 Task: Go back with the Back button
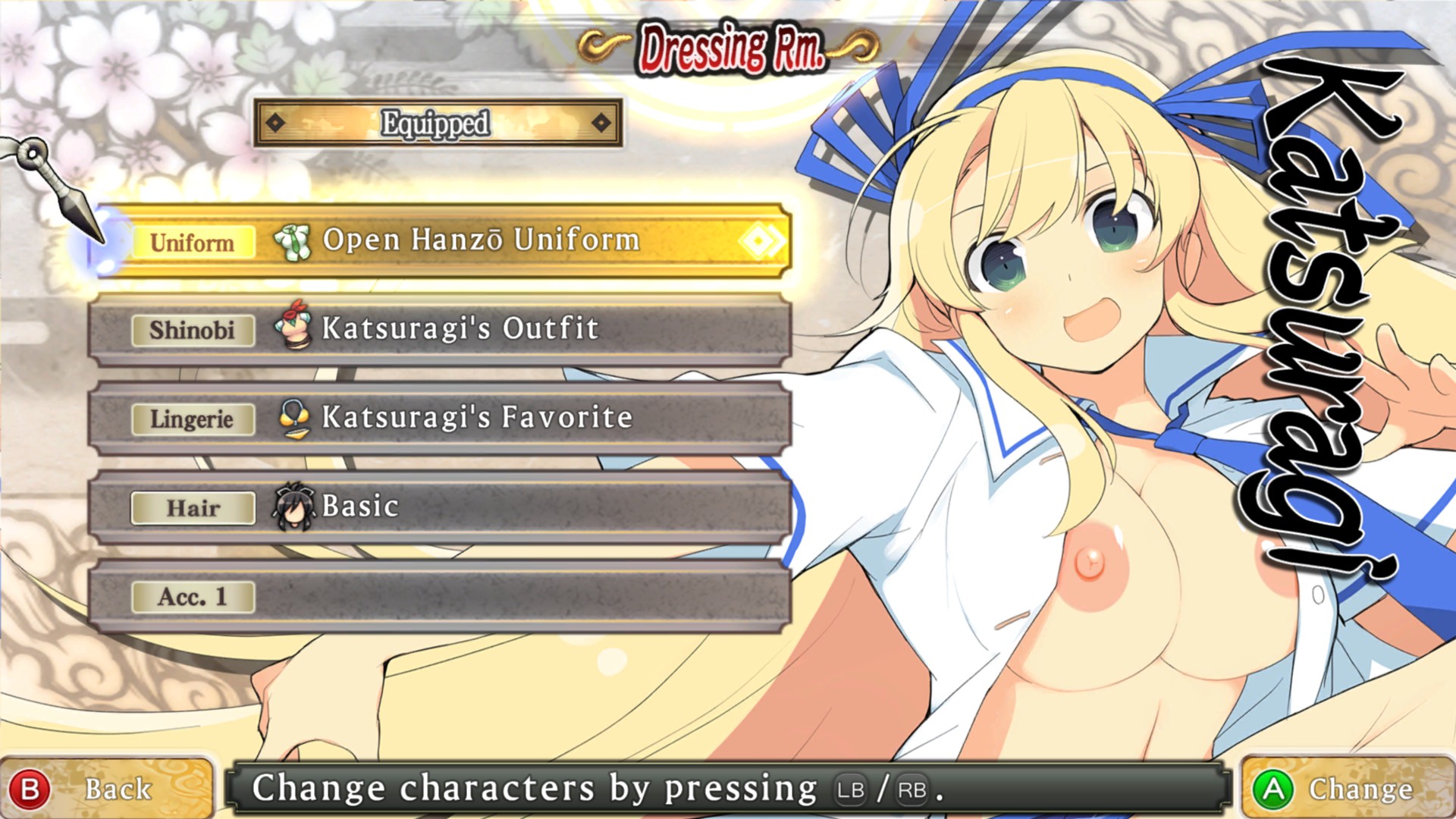tap(106, 789)
